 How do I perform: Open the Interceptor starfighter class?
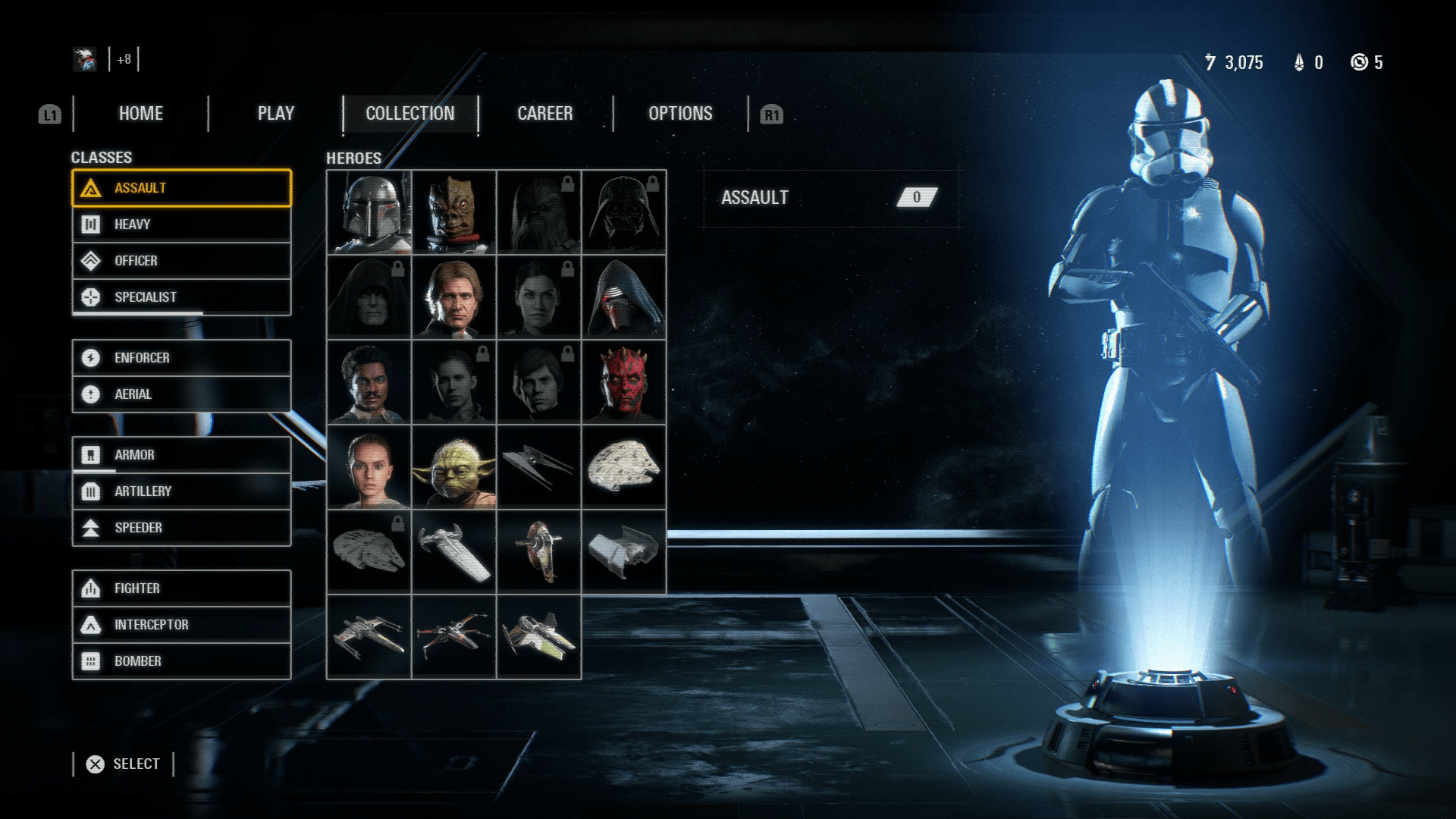click(x=181, y=625)
